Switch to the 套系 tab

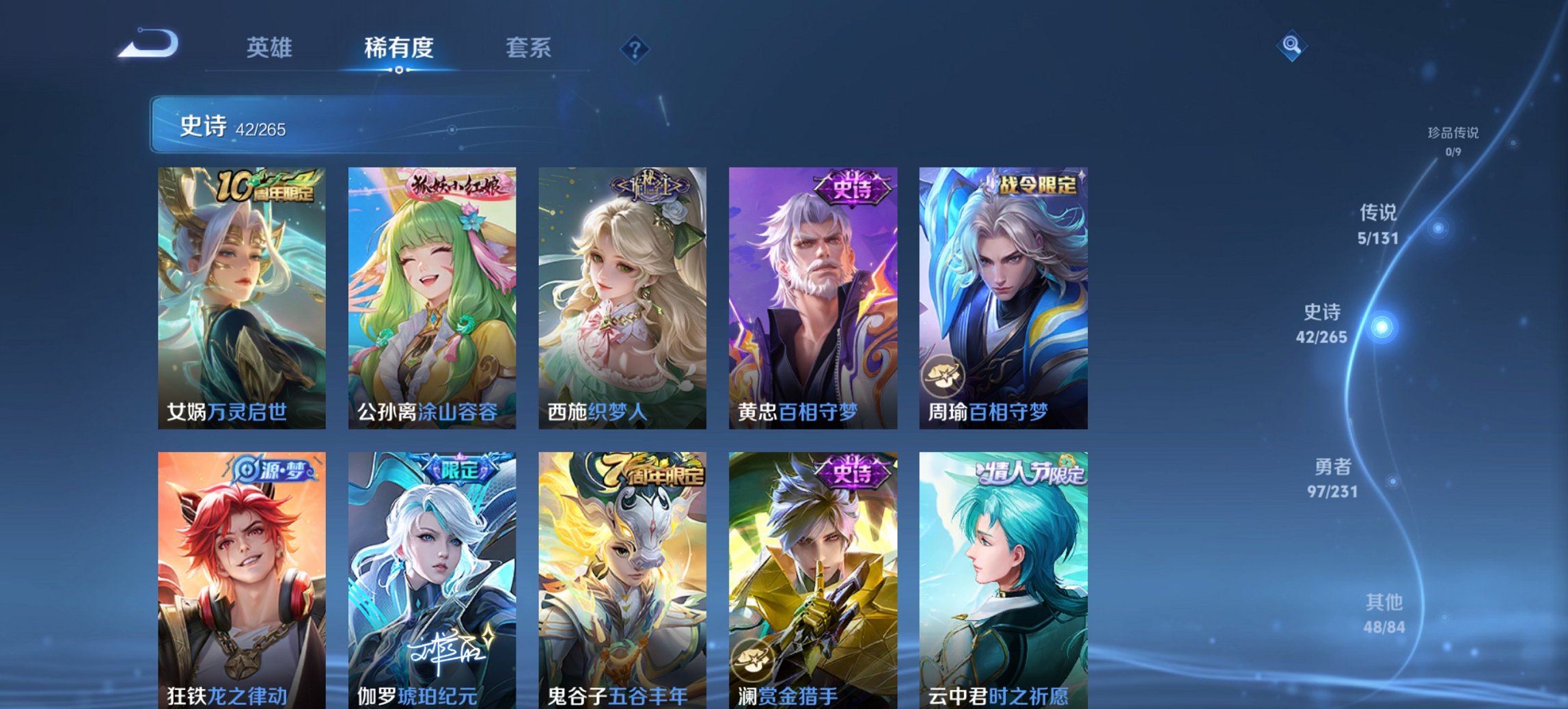(x=529, y=48)
